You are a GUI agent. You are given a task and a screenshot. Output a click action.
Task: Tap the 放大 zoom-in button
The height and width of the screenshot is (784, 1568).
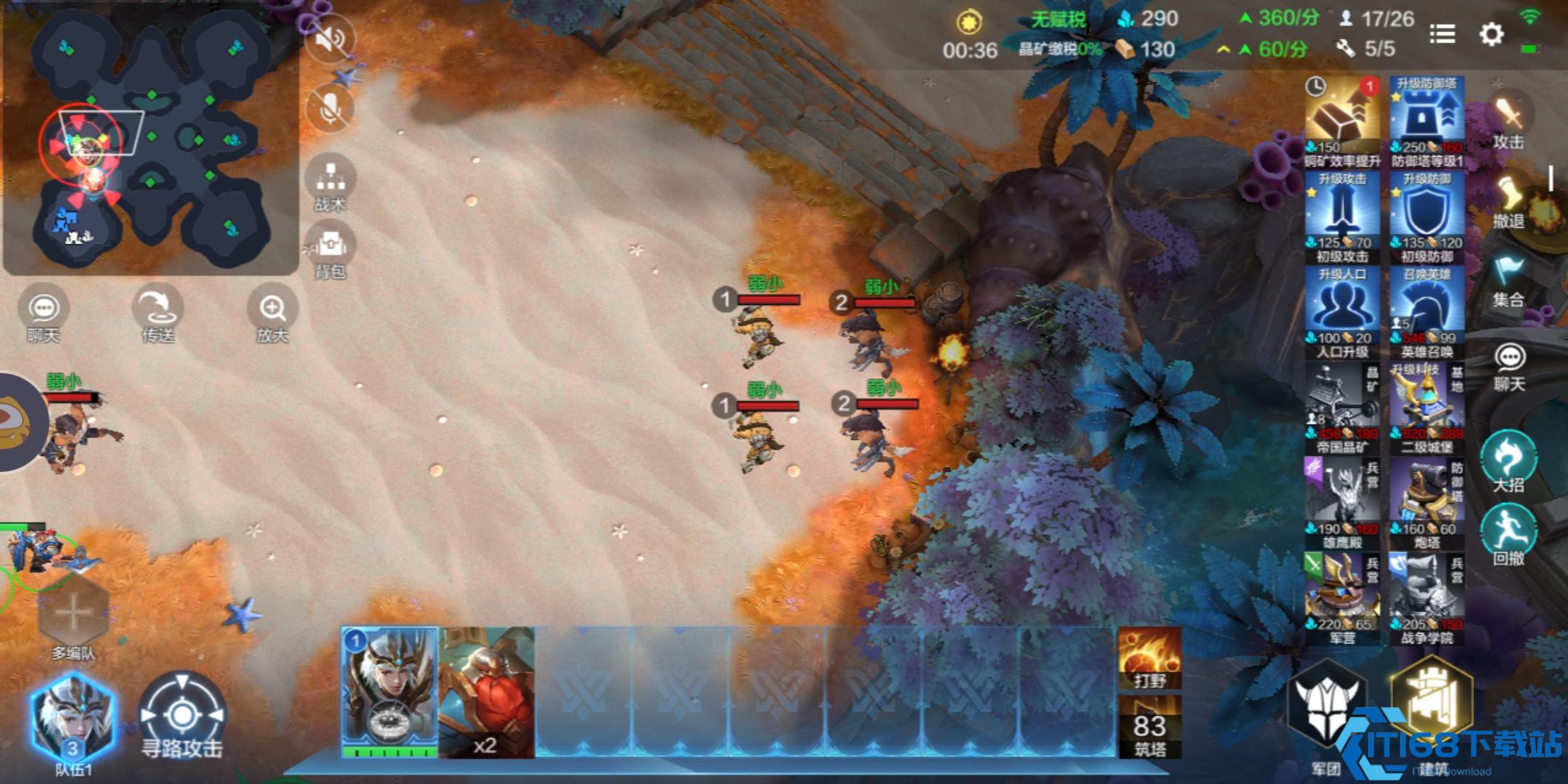click(x=273, y=316)
